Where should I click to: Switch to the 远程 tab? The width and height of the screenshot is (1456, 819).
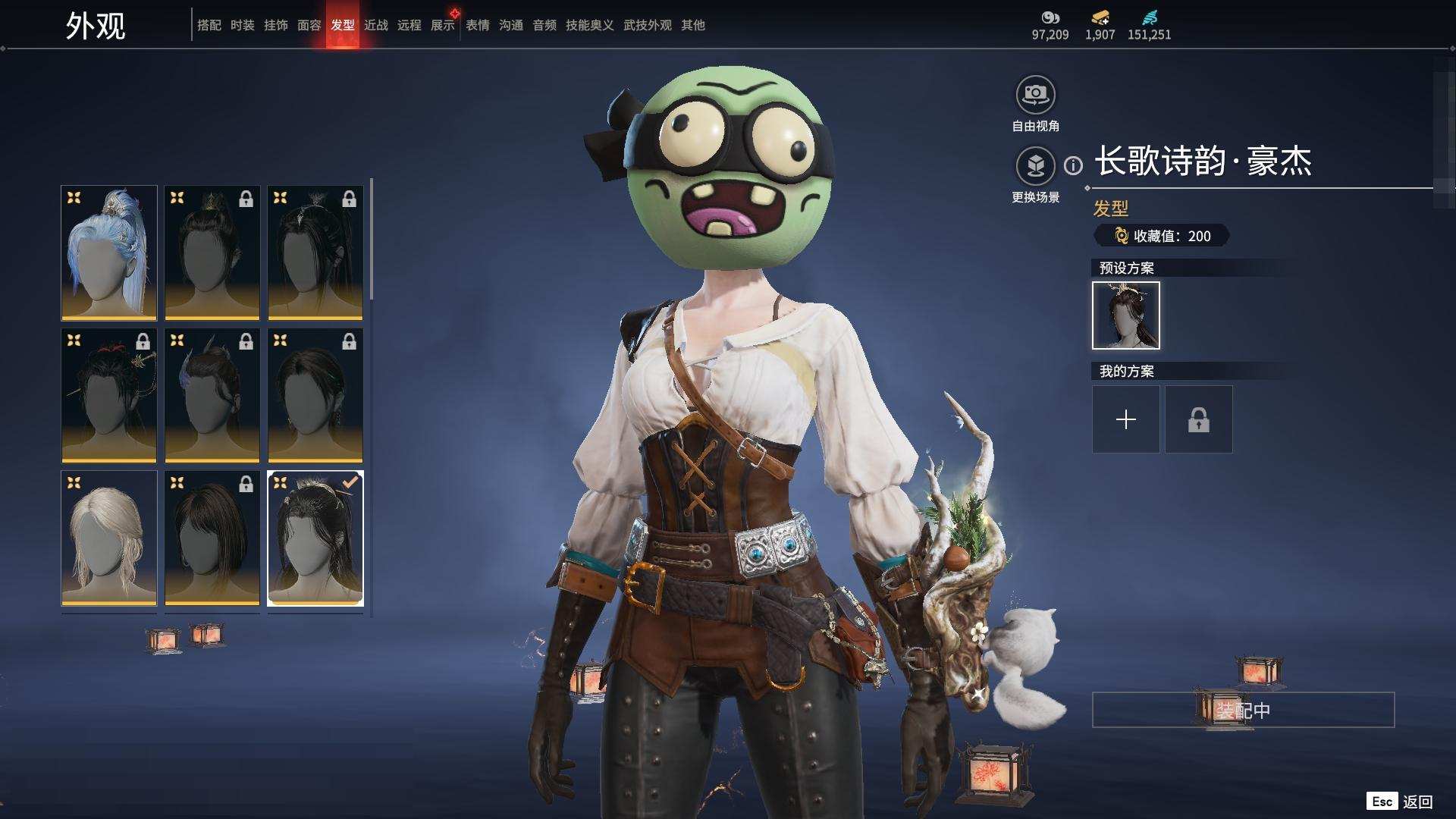pos(409,25)
